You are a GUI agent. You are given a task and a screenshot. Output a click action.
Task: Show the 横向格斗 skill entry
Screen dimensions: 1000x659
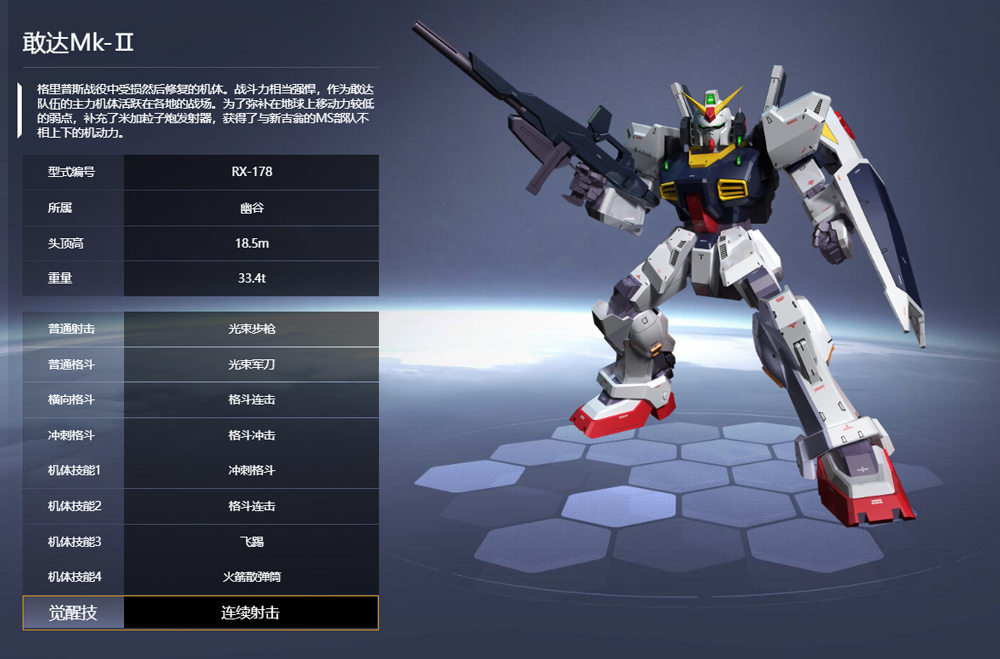(200, 400)
